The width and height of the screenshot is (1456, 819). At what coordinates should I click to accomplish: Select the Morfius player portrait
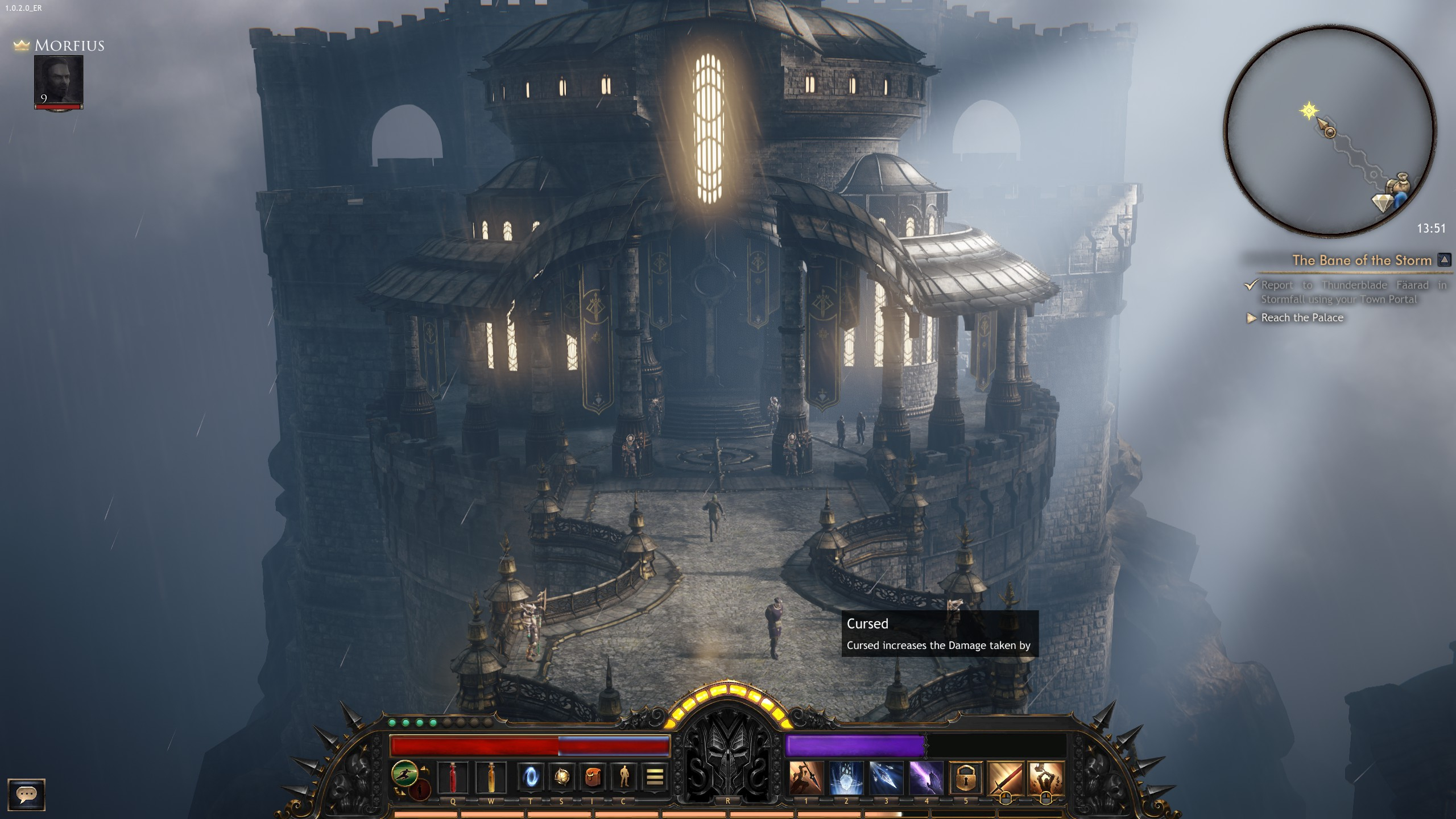[x=59, y=81]
